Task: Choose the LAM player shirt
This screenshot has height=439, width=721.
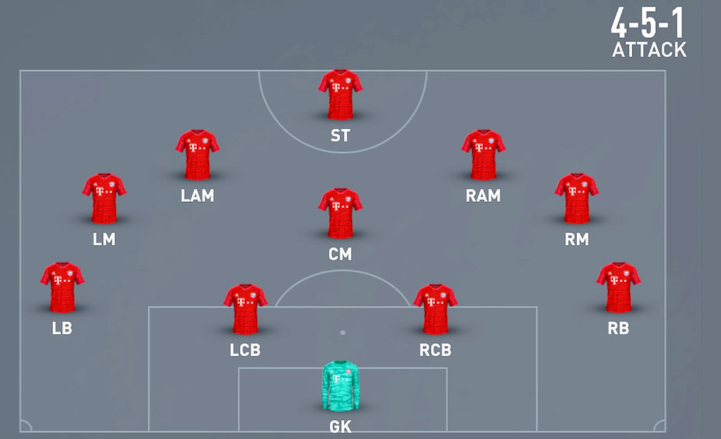Action: coord(197,155)
